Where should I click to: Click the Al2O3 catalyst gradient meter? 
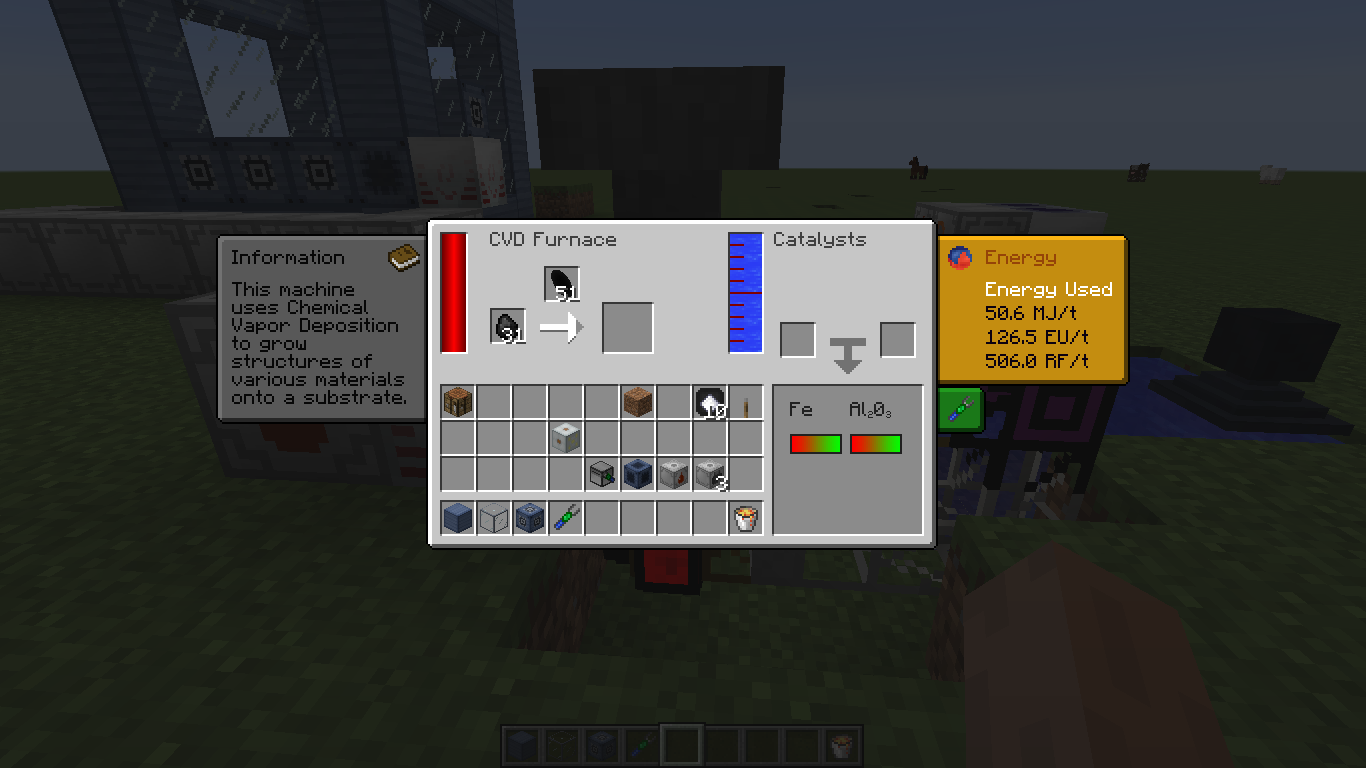pos(875,443)
